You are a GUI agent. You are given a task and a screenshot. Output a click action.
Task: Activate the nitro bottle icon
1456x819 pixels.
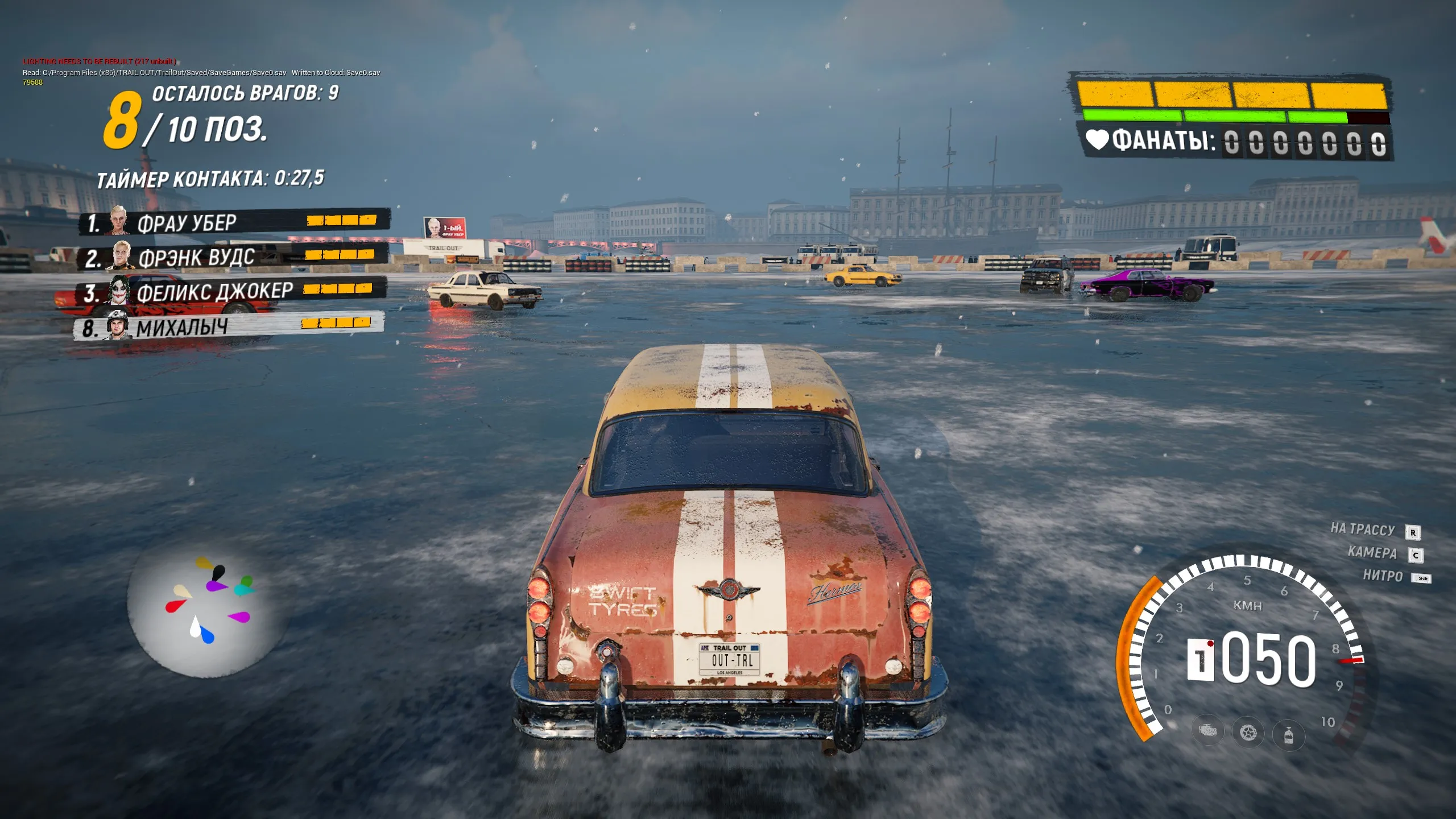[x=1288, y=735]
